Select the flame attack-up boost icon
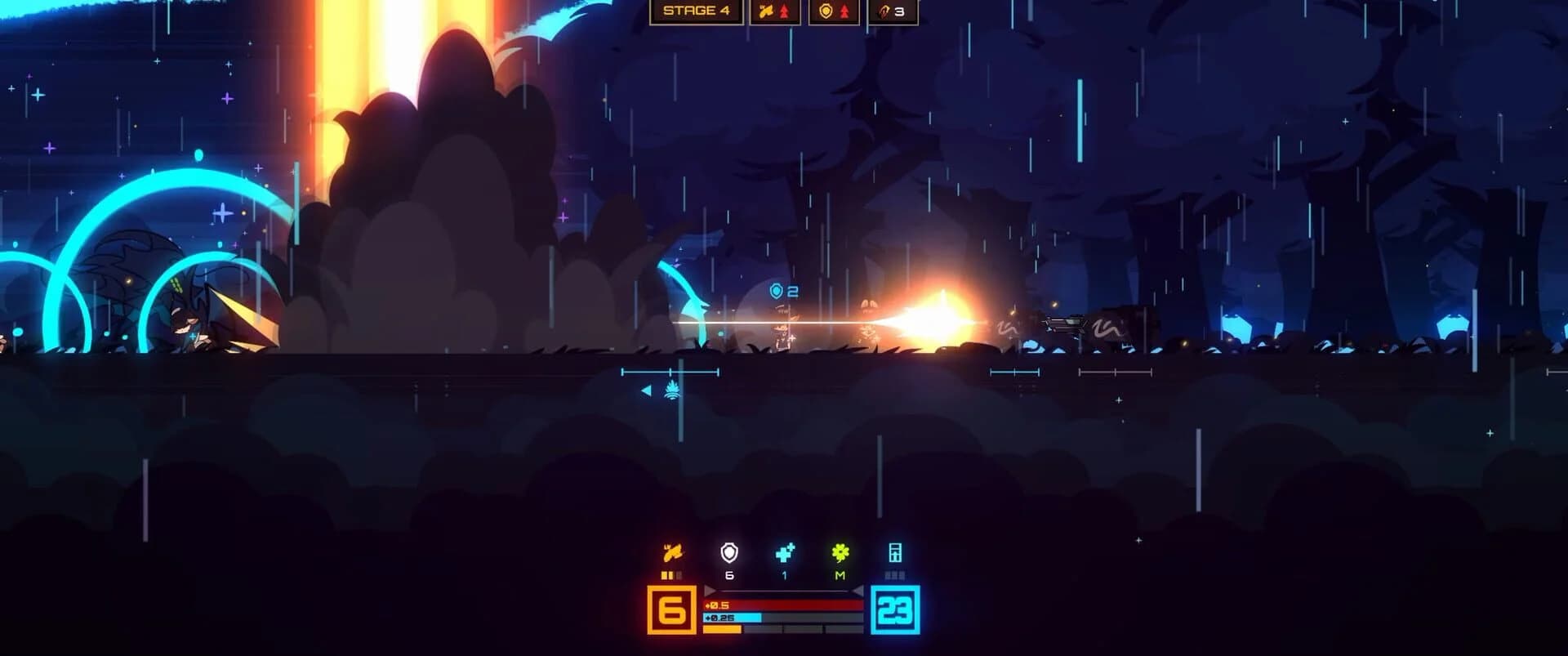Viewport: 1568px width, 656px height. (775, 11)
